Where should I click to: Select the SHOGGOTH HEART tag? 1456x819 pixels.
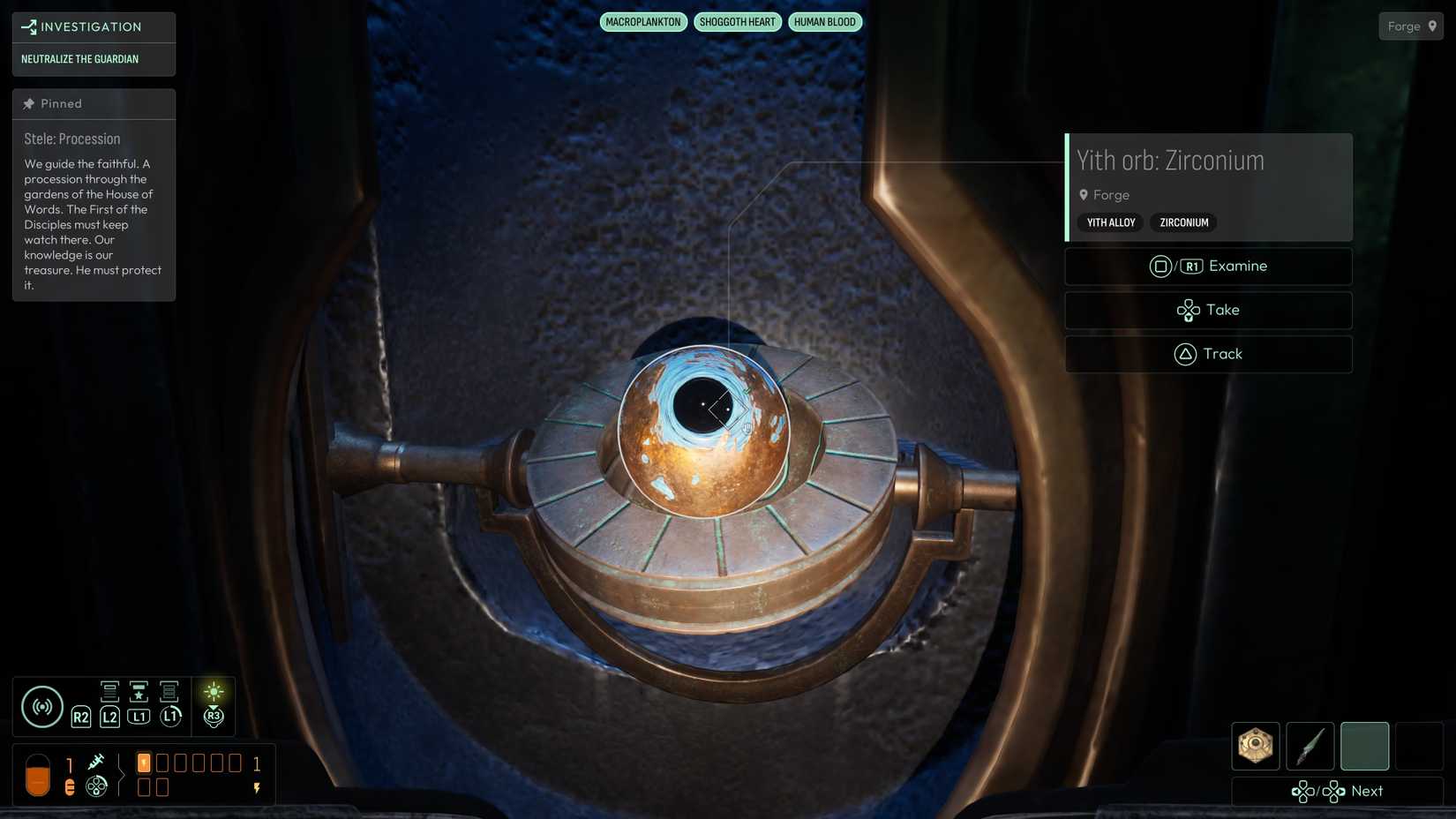point(738,21)
